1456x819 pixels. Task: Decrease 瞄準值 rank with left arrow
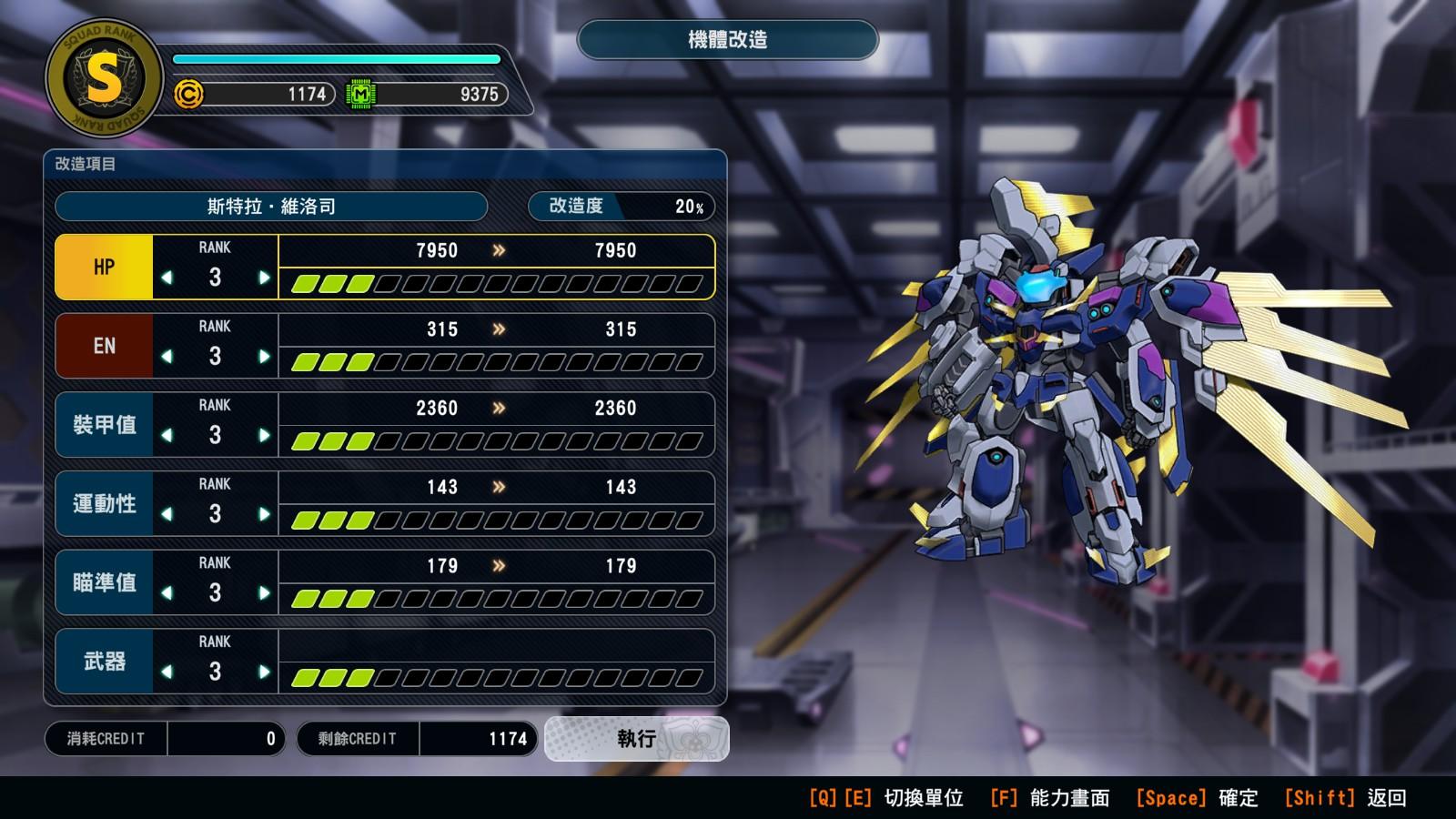pos(167,593)
